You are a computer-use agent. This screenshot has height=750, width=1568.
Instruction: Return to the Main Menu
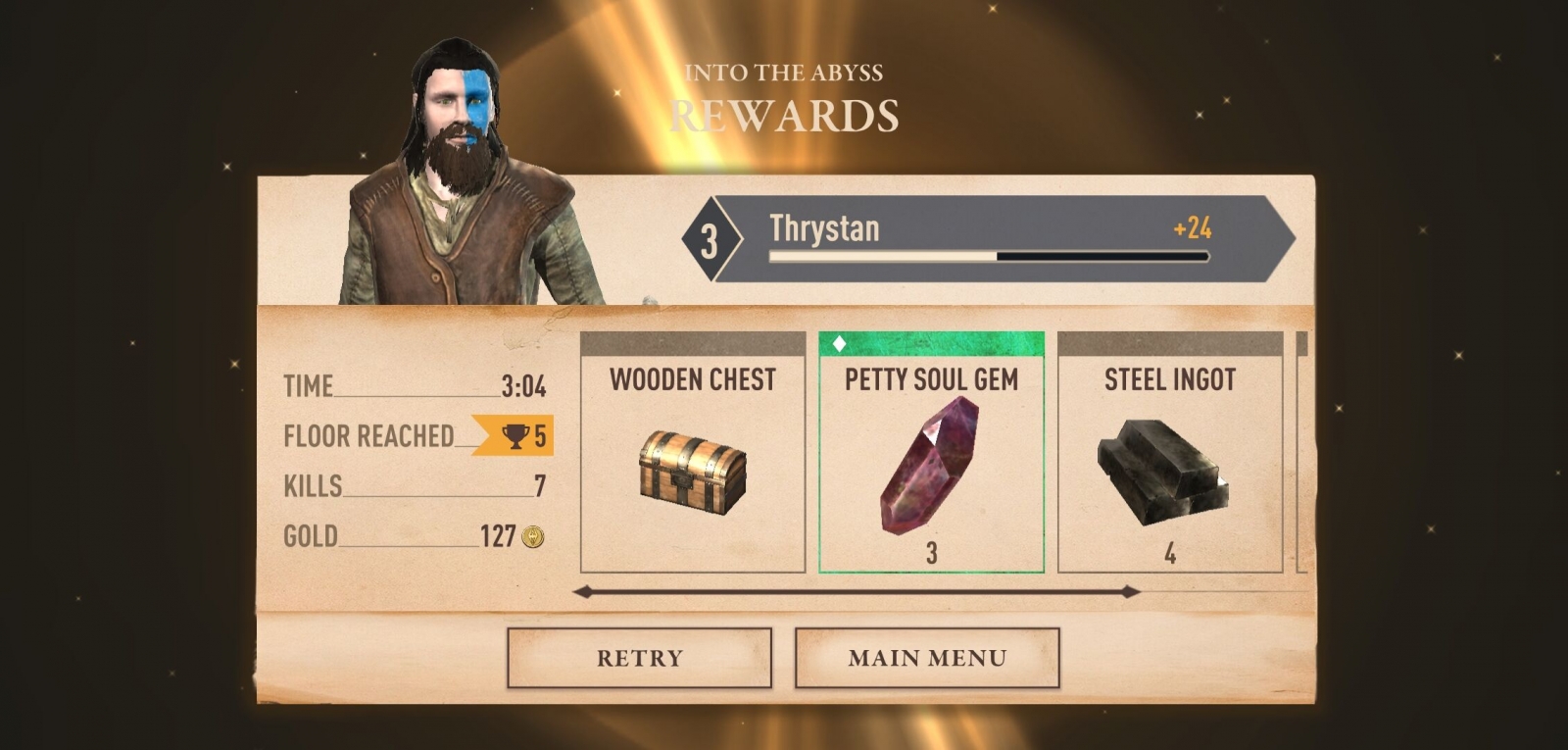[927, 658]
